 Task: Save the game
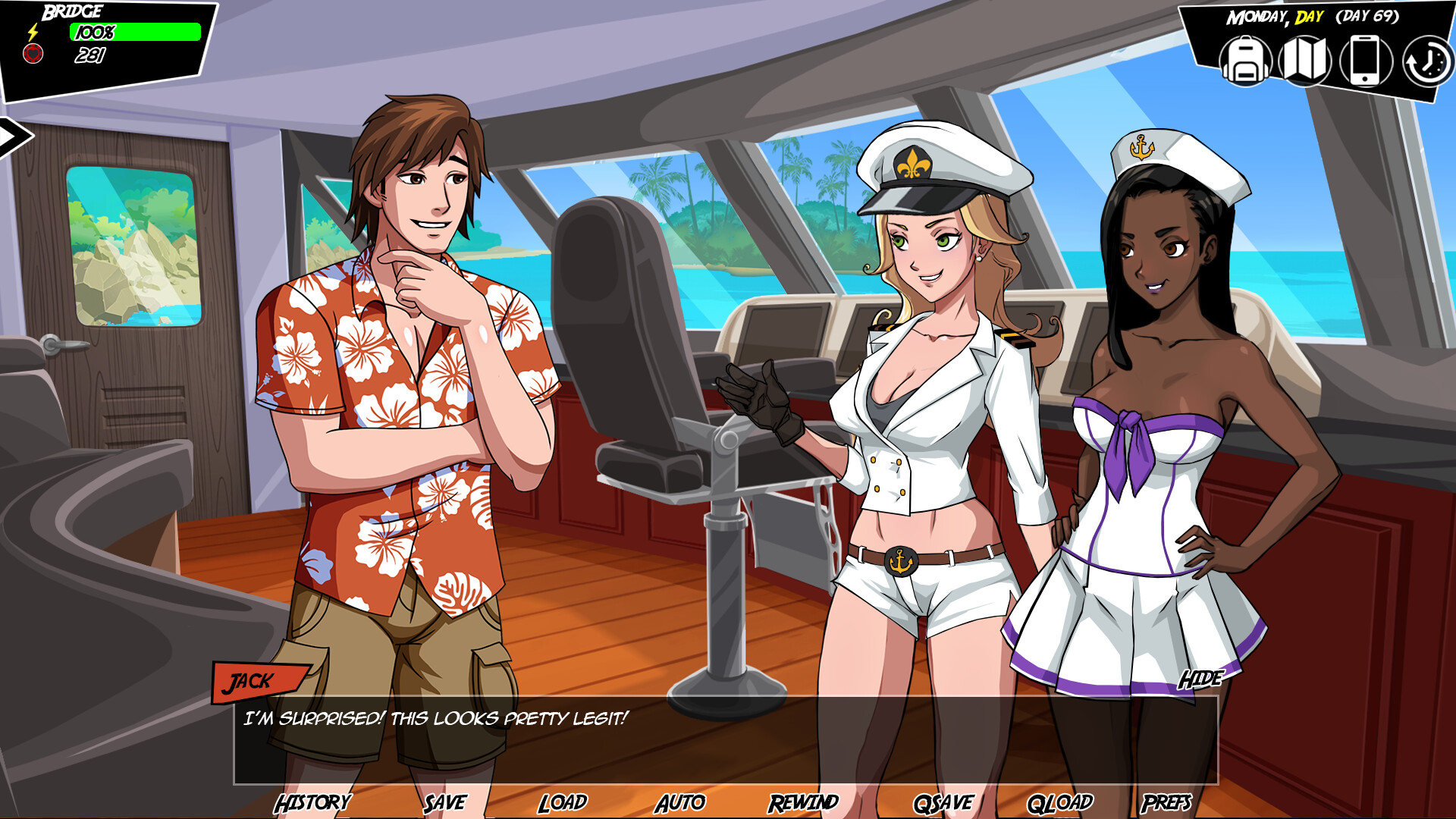[x=444, y=801]
